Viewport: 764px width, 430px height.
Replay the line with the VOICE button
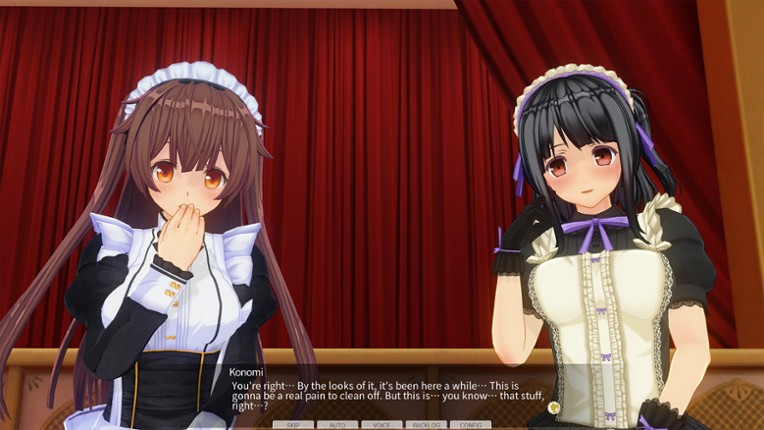point(381,425)
